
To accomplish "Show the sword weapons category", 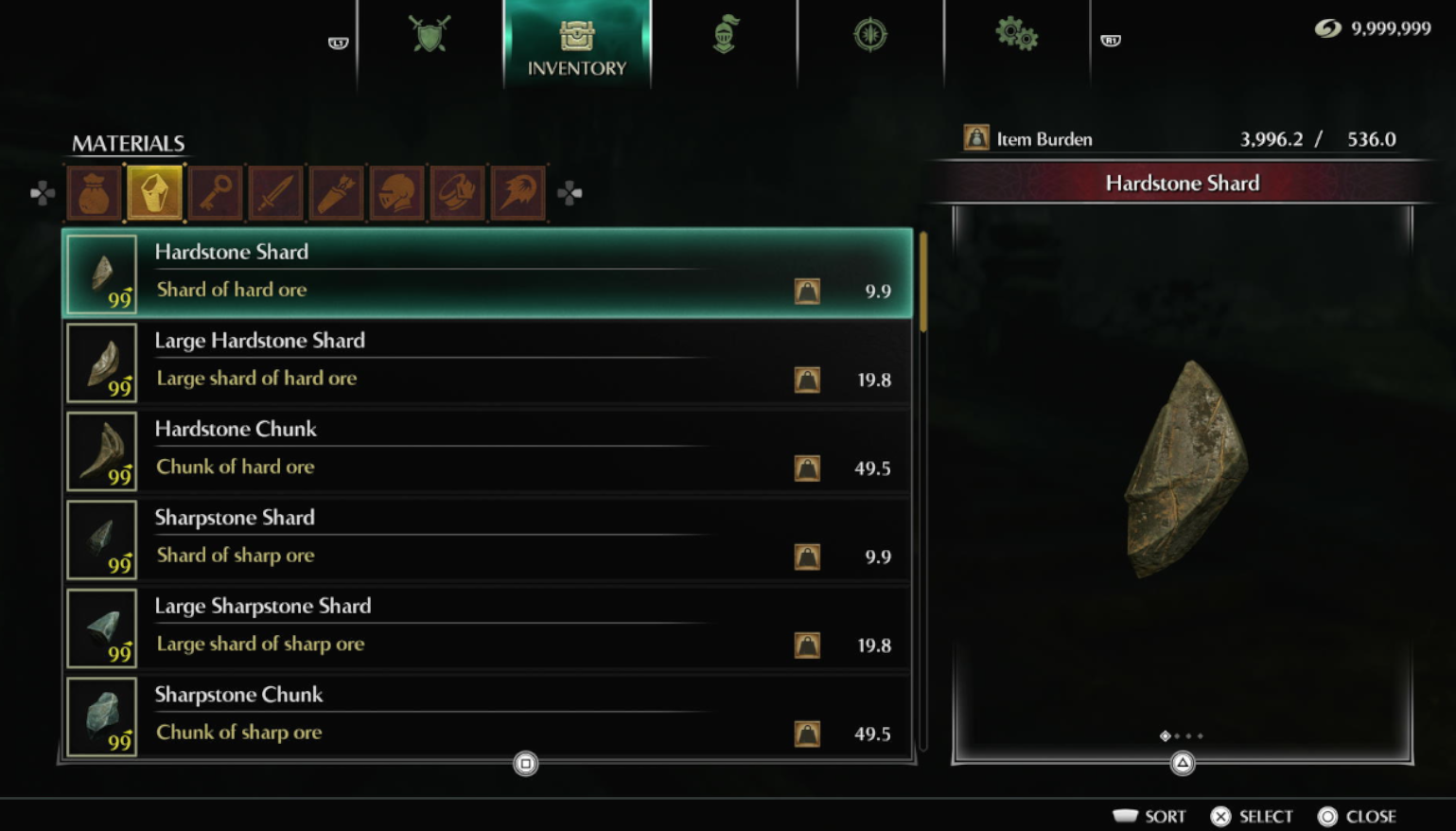I will point(276,193).
